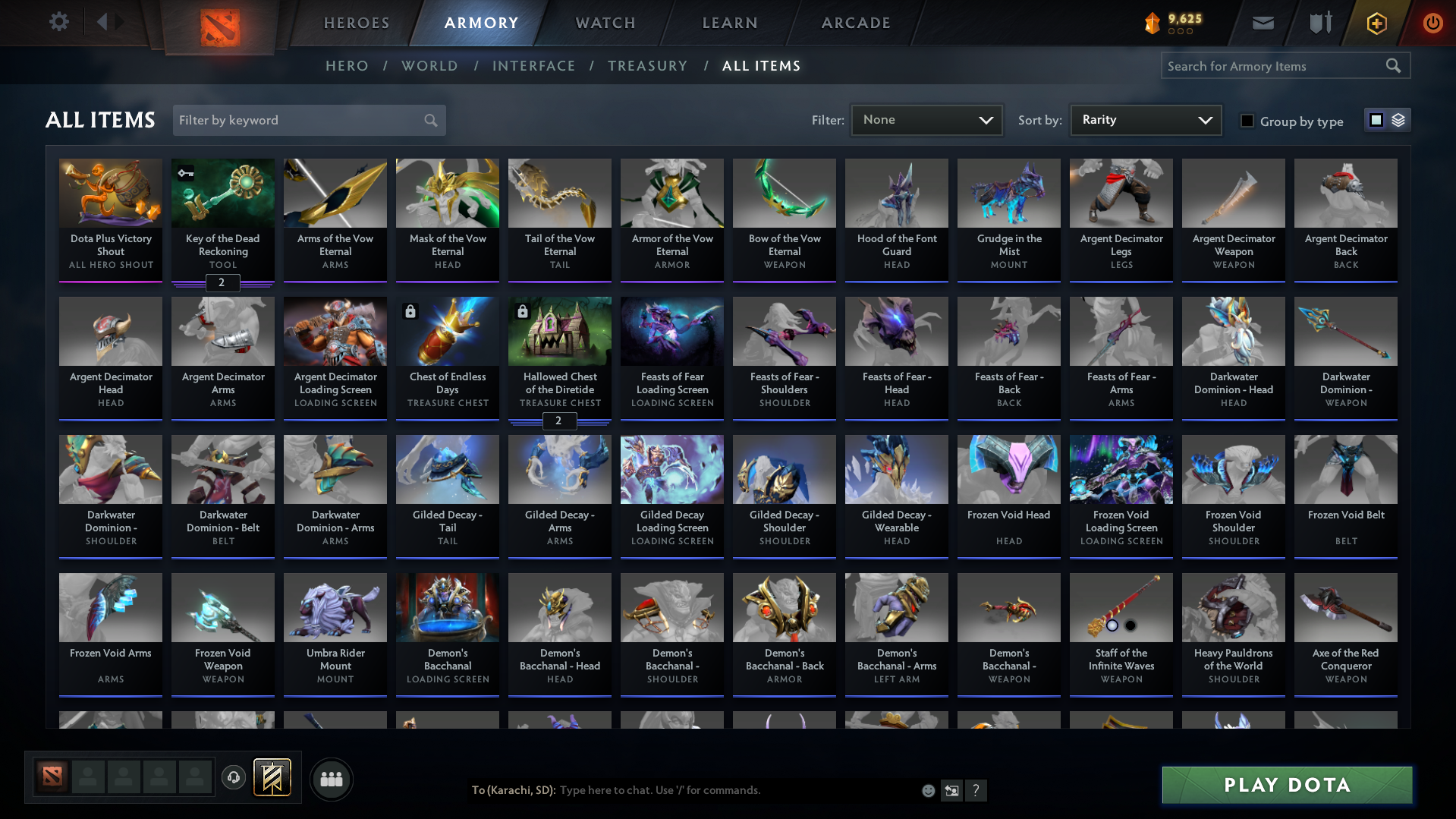Image resolution: width=1456 pixels, height=819 pixels.
Task: Open the emoji picker in the chat bar
Action: click(927, 790)
